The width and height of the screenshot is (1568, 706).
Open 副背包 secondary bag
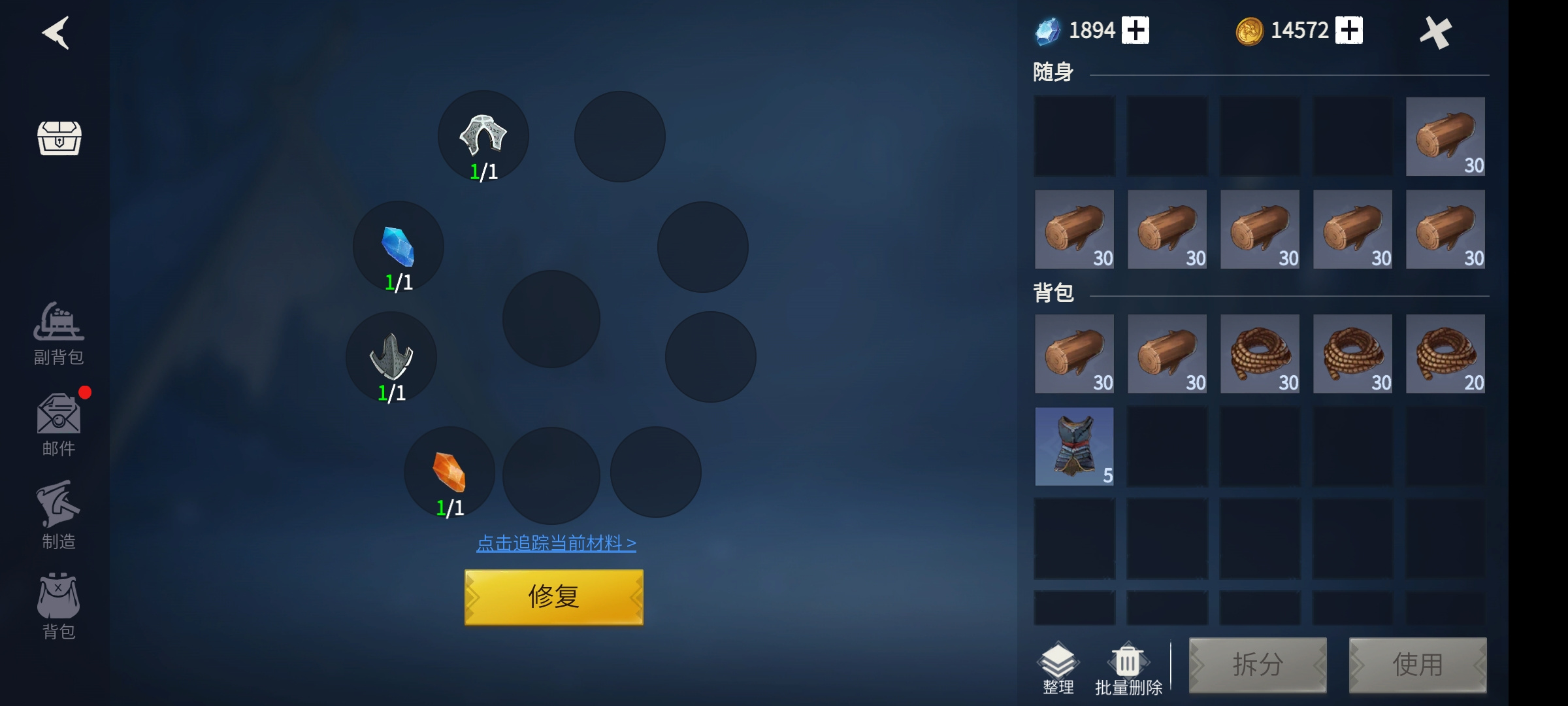click(59, 333)
